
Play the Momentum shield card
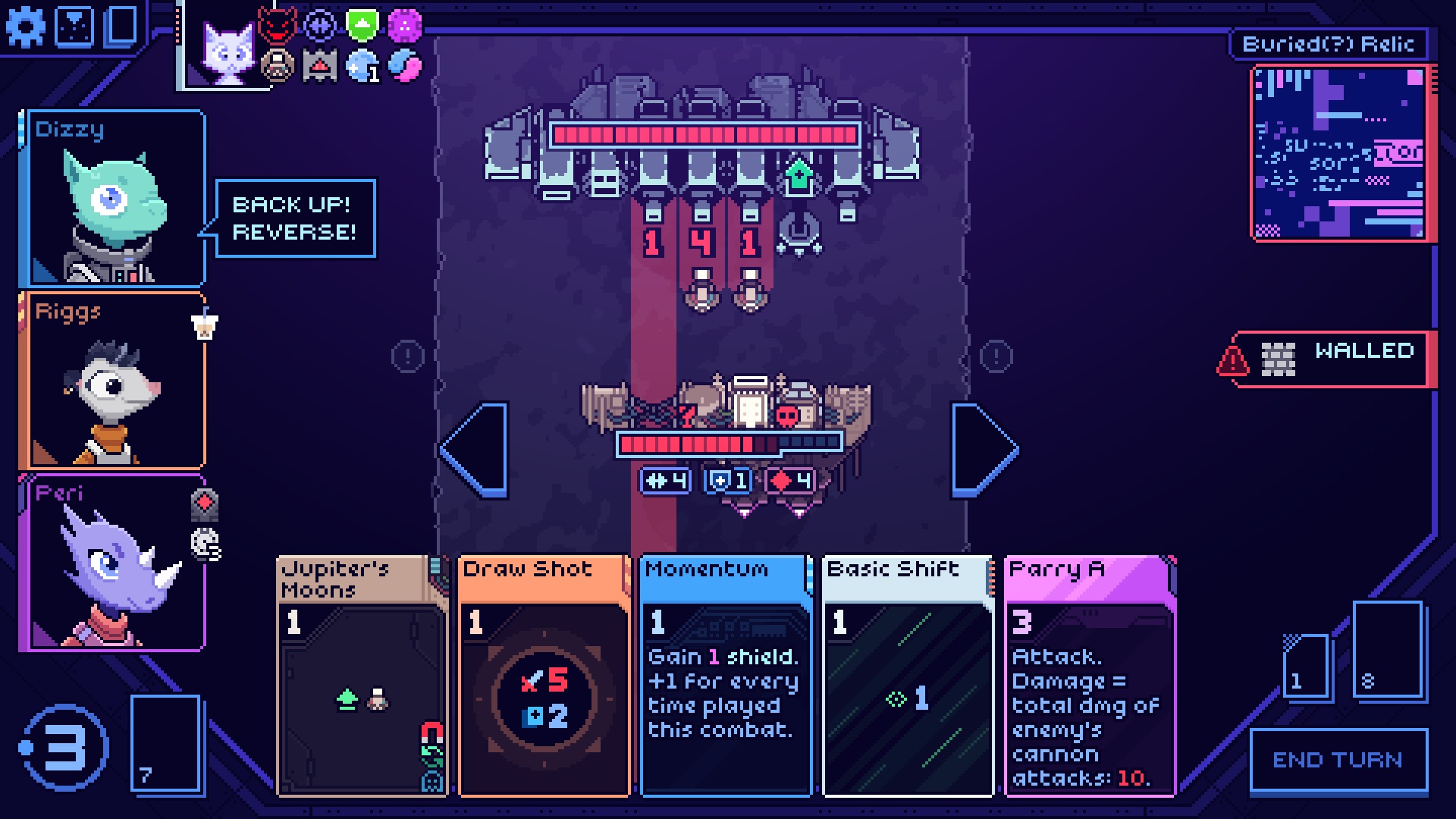click(x=726, y=675)
